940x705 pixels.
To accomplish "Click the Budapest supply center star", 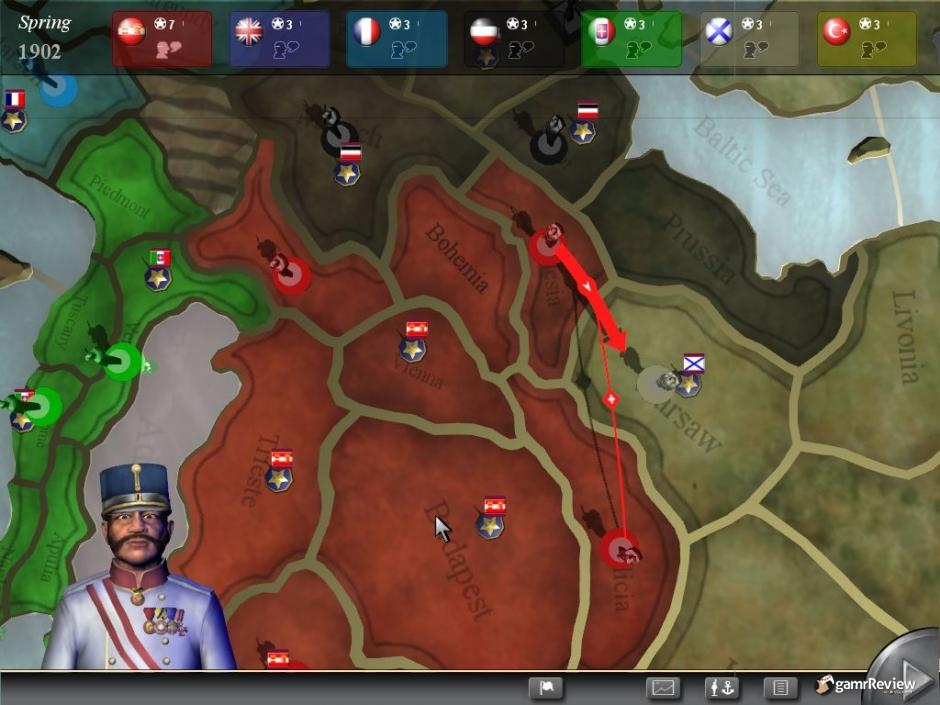I will [x=490, y=525].
